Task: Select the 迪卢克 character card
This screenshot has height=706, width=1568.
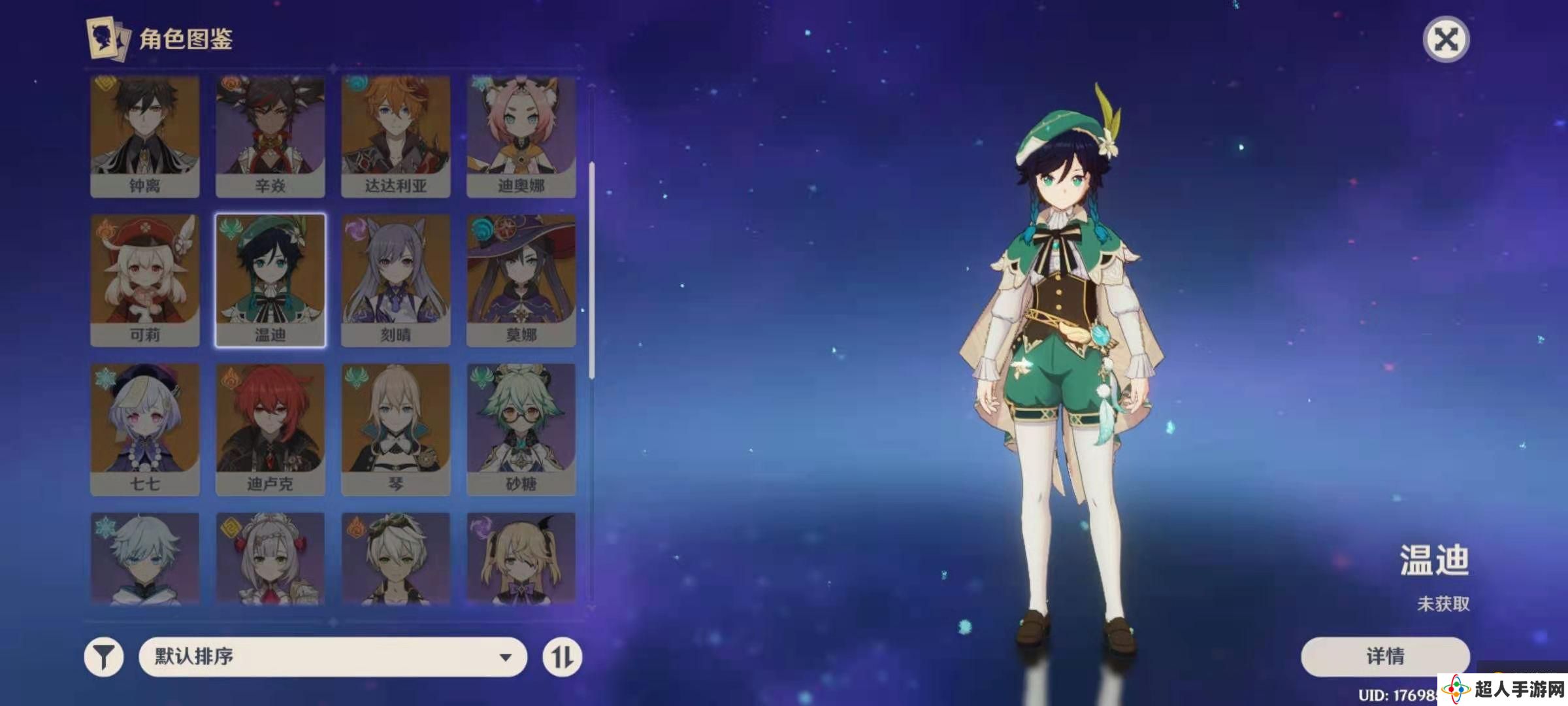Action: coord(270,429)
